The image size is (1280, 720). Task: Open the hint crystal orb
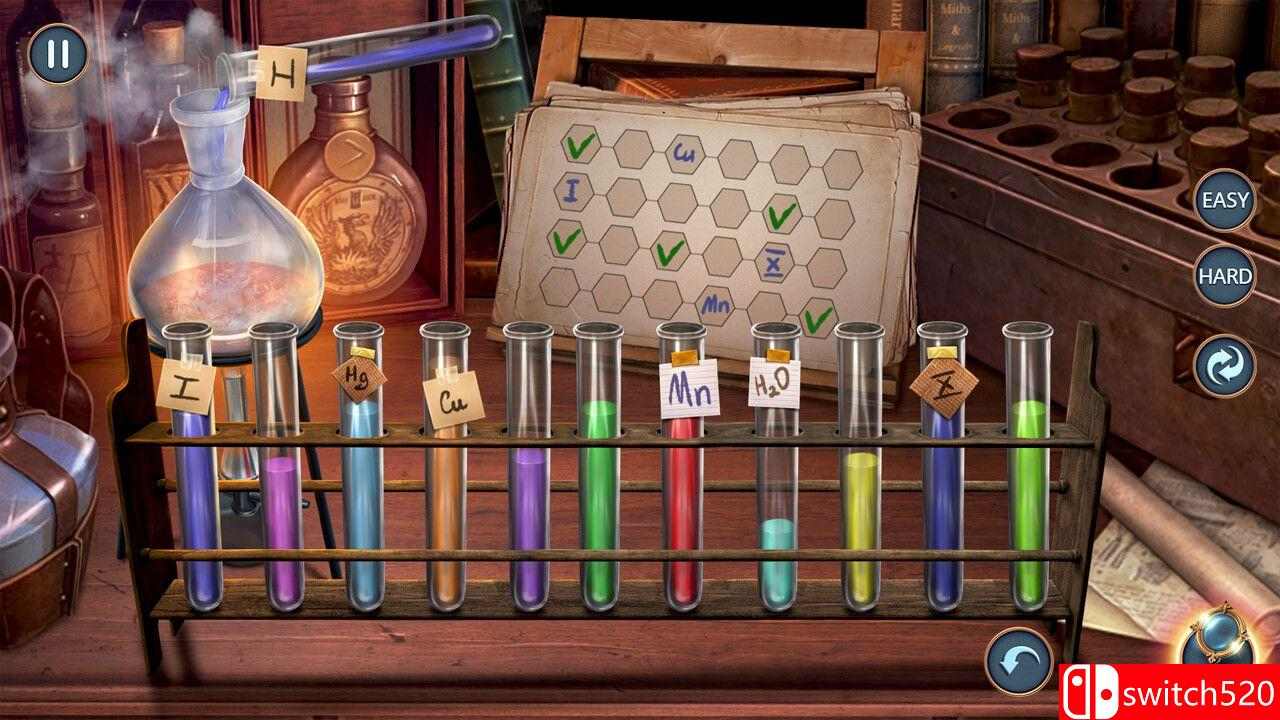tap(1222, 650)
